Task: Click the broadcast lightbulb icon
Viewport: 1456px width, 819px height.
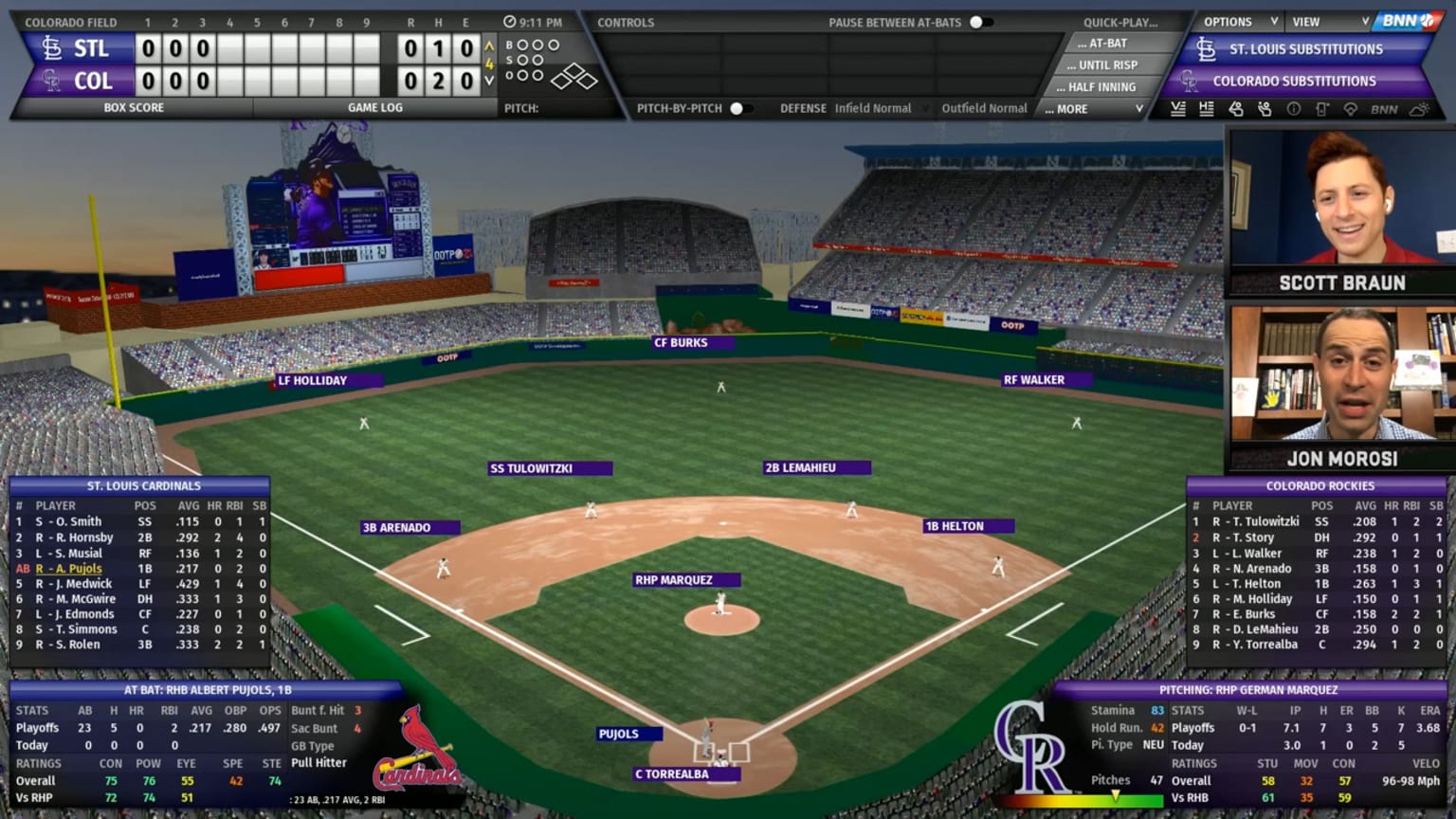Action: [x=1350, y=110]
